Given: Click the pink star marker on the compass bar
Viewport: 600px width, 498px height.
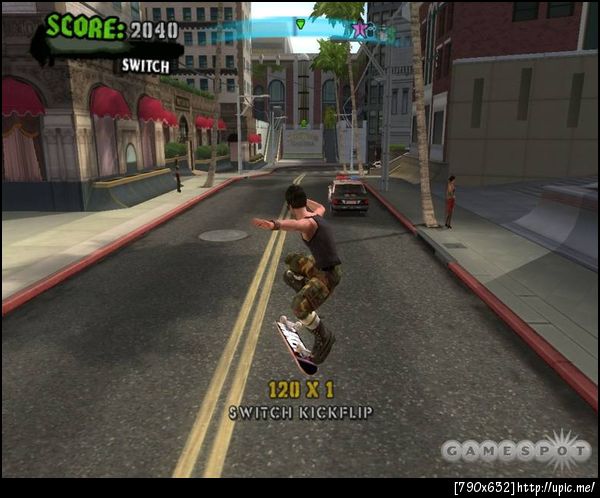Looking at the screenshot, I should pos(359,30).
